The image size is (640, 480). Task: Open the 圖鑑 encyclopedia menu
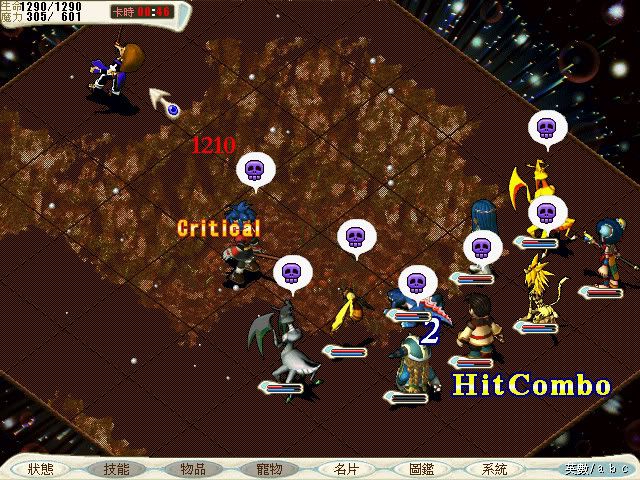click(421, 468)
